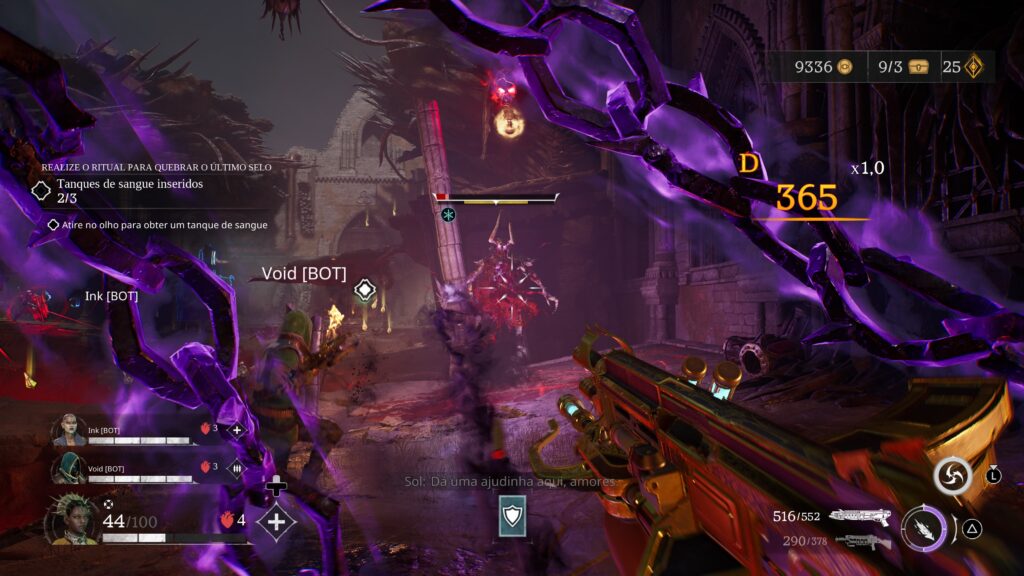Activate the purple-ringed character ability
Image resolution: width=1024 pixels, height=576 pixels.
click(x=922, y=528)
